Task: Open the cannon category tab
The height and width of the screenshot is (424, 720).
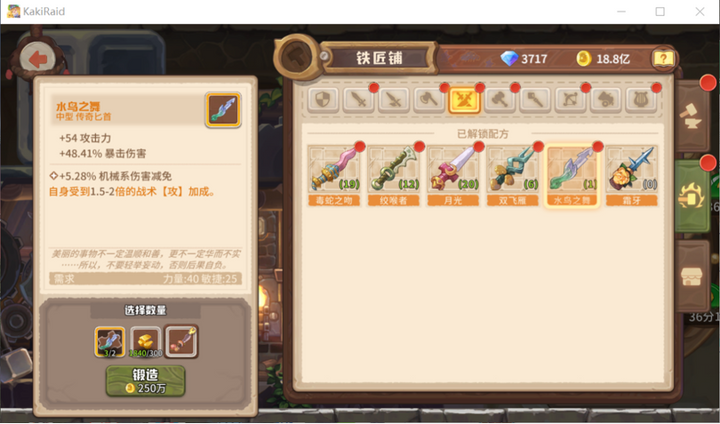Action: [605, 99]
